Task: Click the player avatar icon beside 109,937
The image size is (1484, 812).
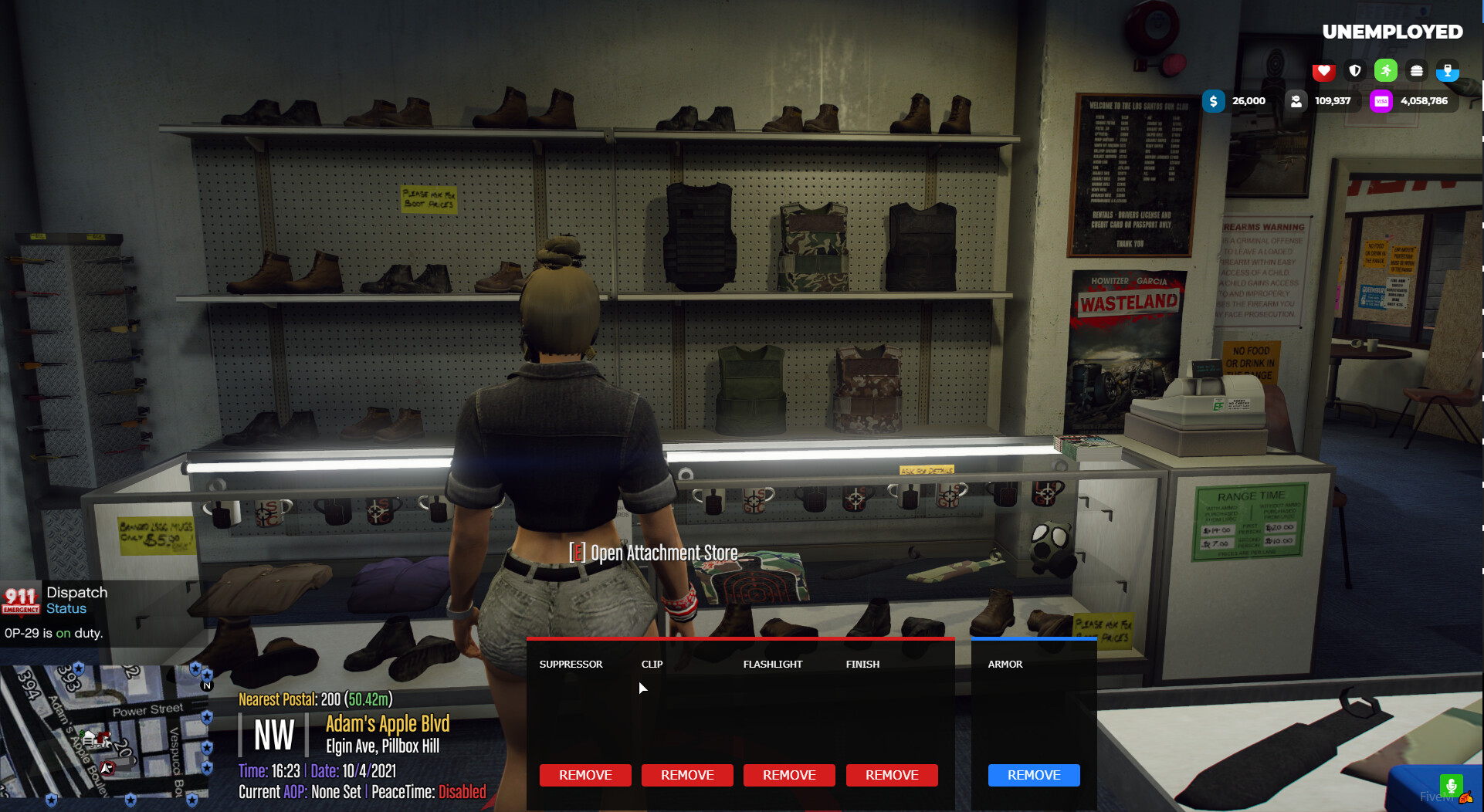Action: (x=1296, y=100)
